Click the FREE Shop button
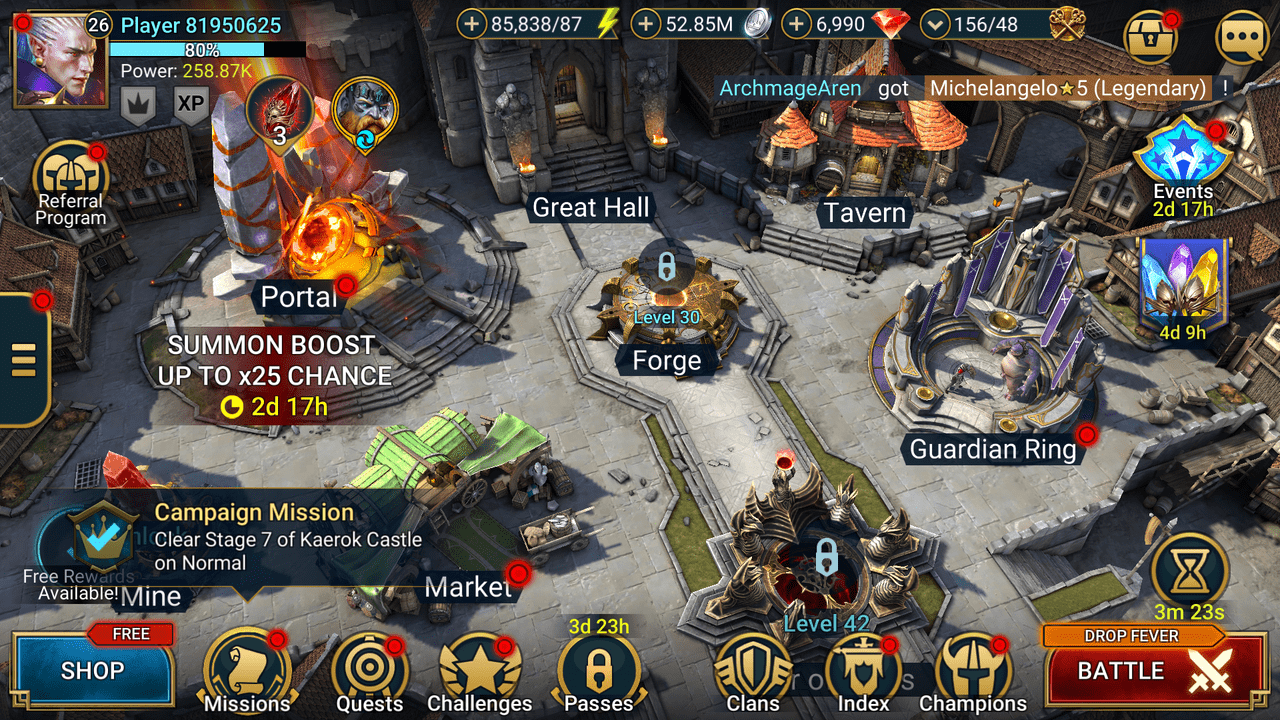 pyautogui.click(x=93, y=672)
